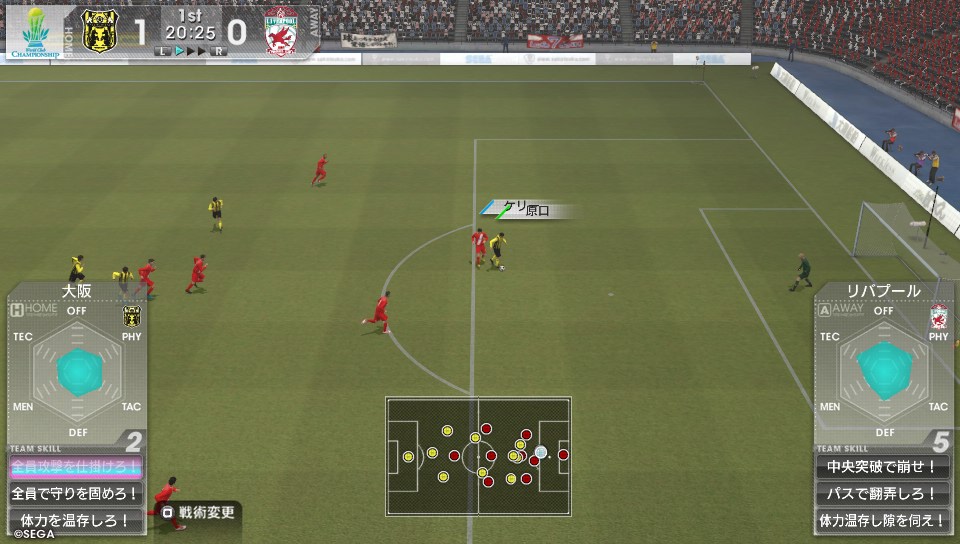Show the 大阪 home team hexagon chart

point(76,371)
